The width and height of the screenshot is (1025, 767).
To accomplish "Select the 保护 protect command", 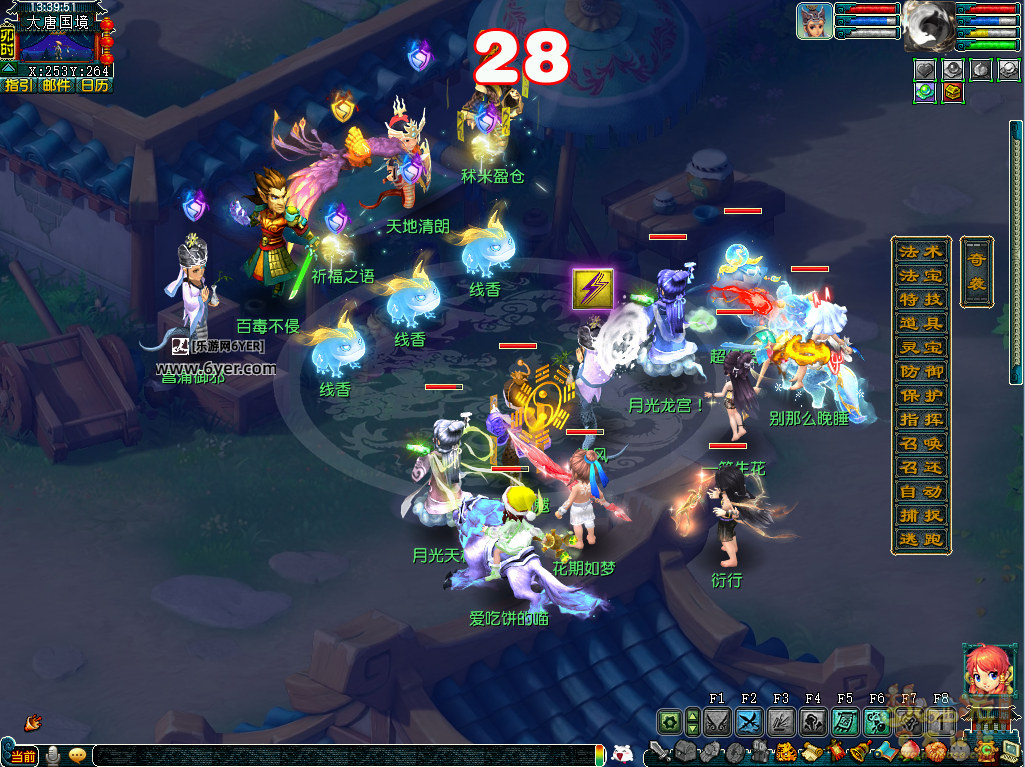I will pos(920,395).
